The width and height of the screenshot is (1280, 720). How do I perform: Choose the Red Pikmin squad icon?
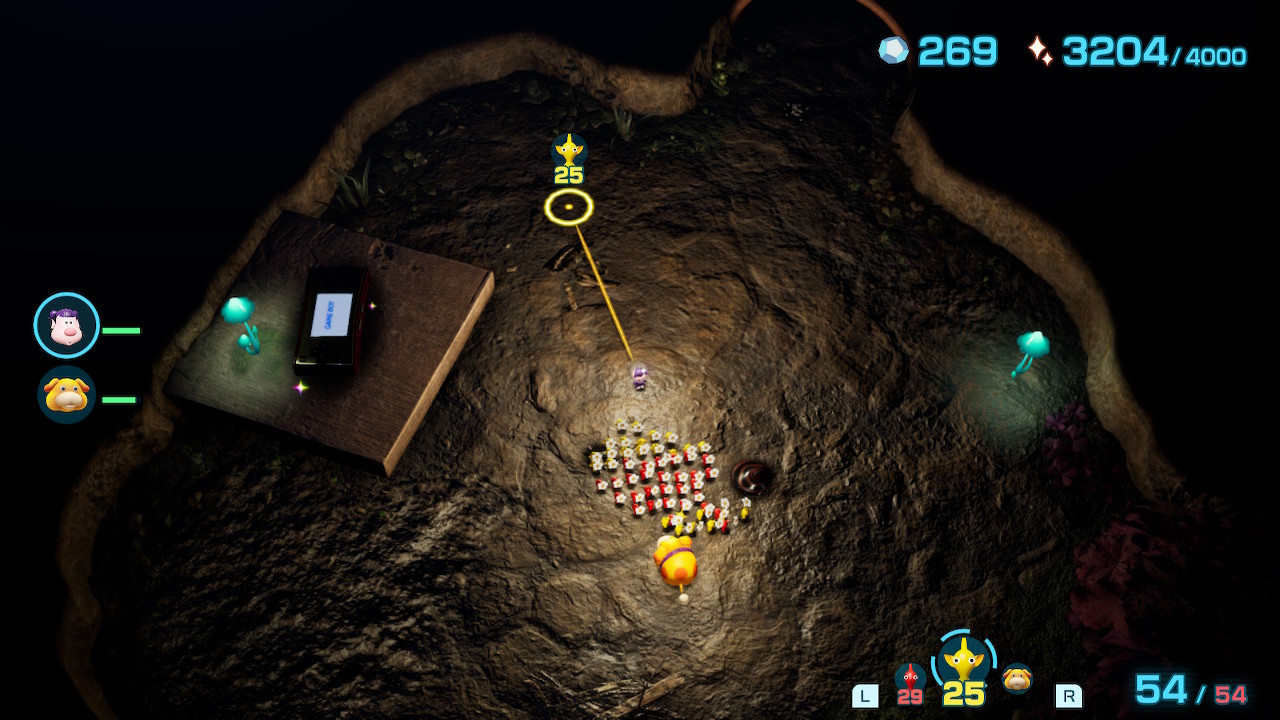point(910,680)
